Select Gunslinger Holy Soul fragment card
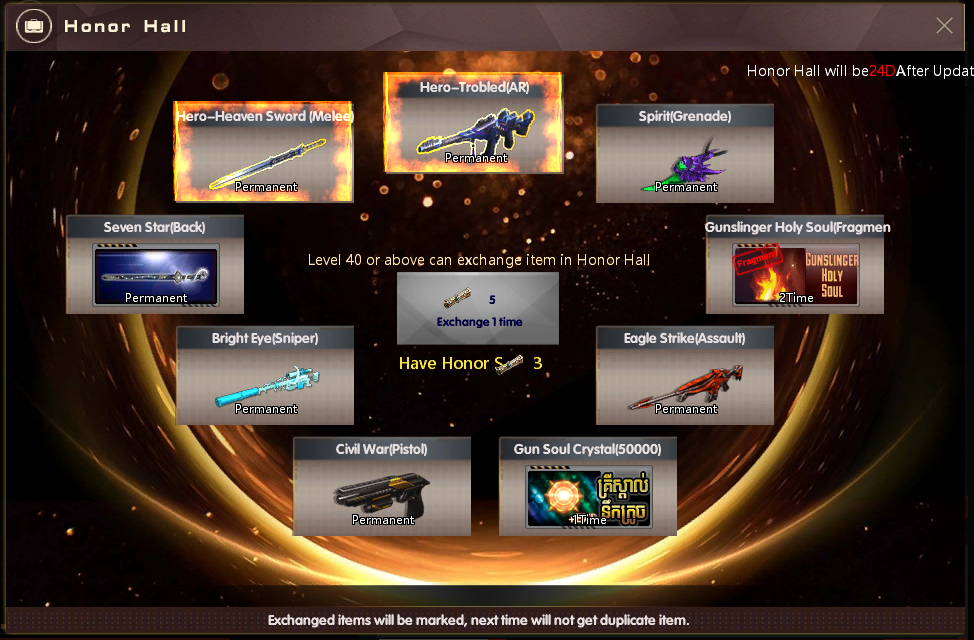 pyautogui.click(x=795, y=265)
